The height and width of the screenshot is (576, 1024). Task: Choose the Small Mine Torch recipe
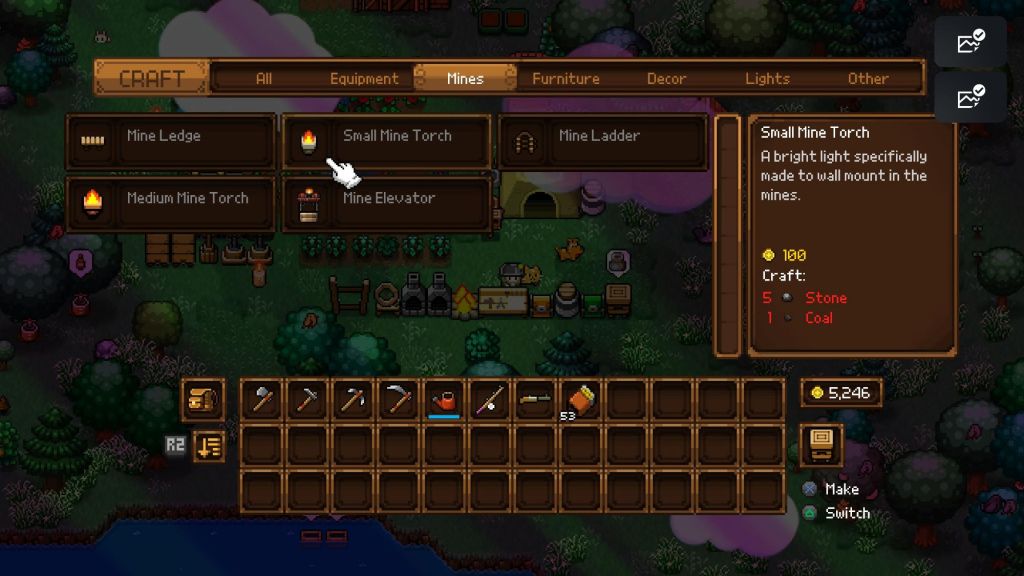(387, 141)
